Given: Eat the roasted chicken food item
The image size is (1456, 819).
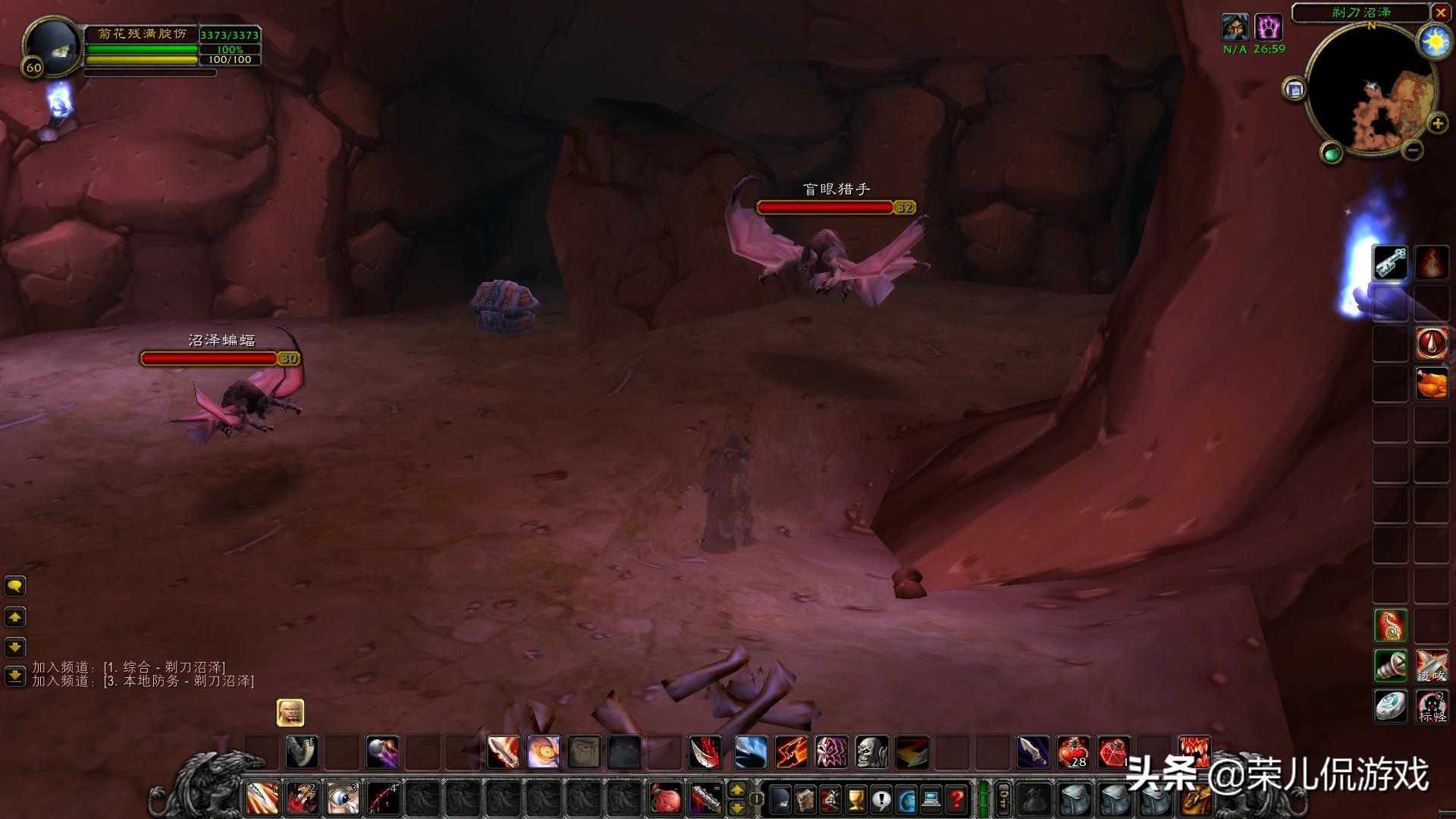Looking at the screenshot, I should pos(1432,383).
